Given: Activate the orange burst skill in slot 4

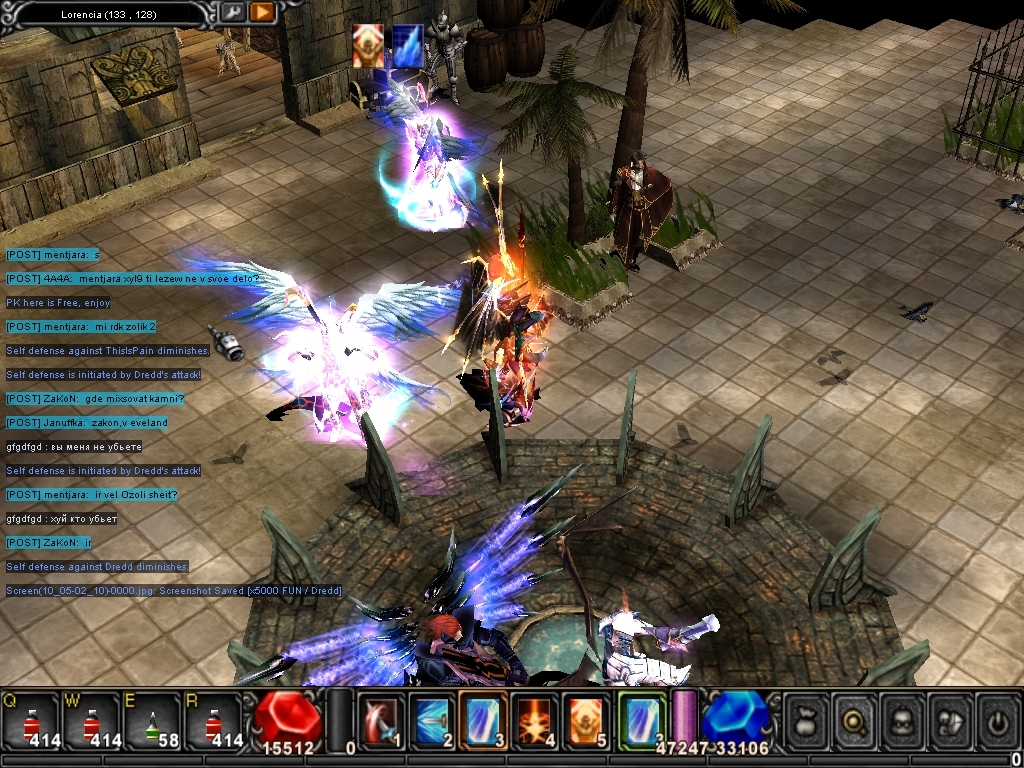Looking at the screenshot, I should coord(534,721).
